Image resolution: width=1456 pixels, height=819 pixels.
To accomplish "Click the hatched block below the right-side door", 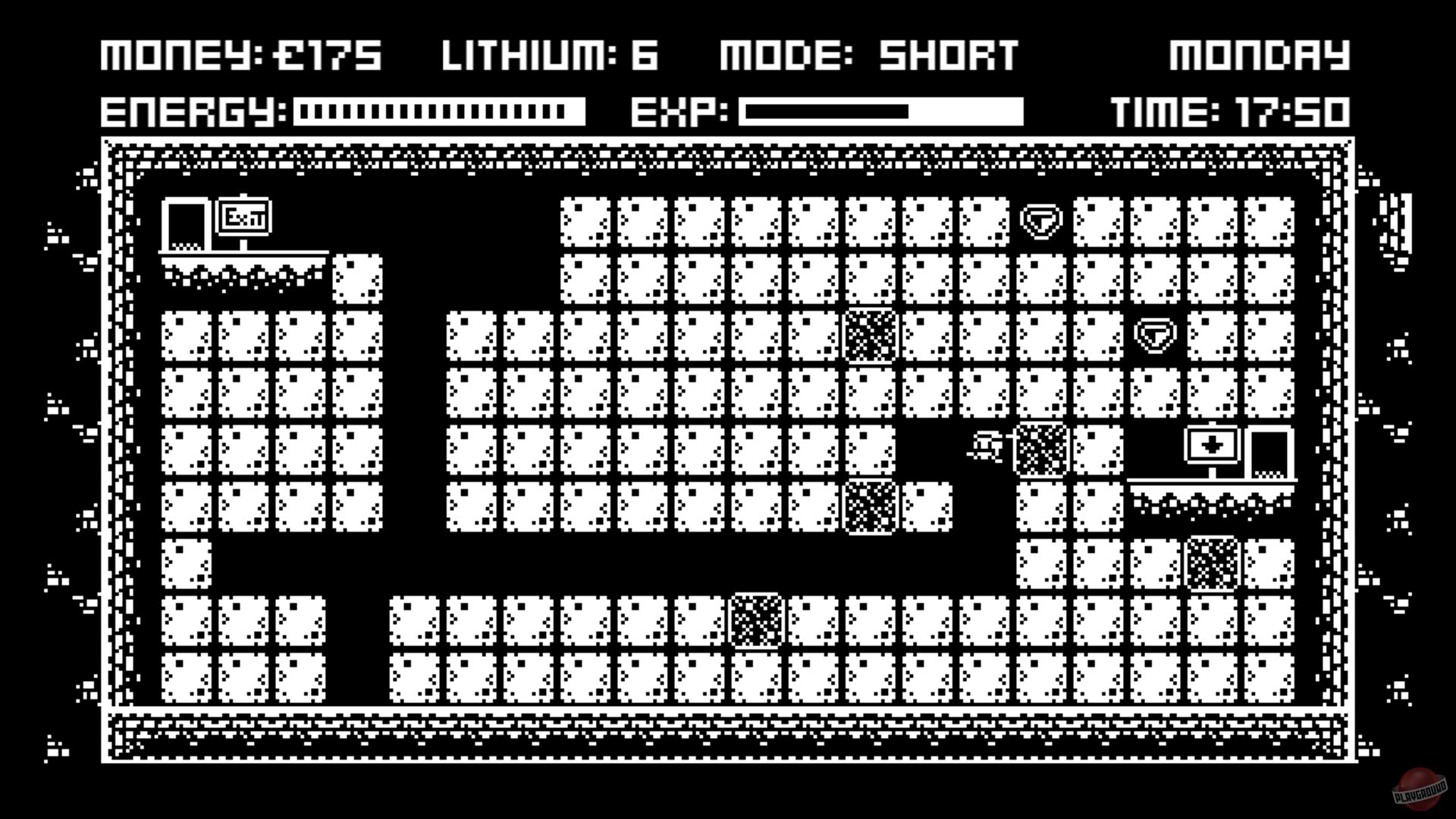I will pyautogui.click(x=1211, y=563).
